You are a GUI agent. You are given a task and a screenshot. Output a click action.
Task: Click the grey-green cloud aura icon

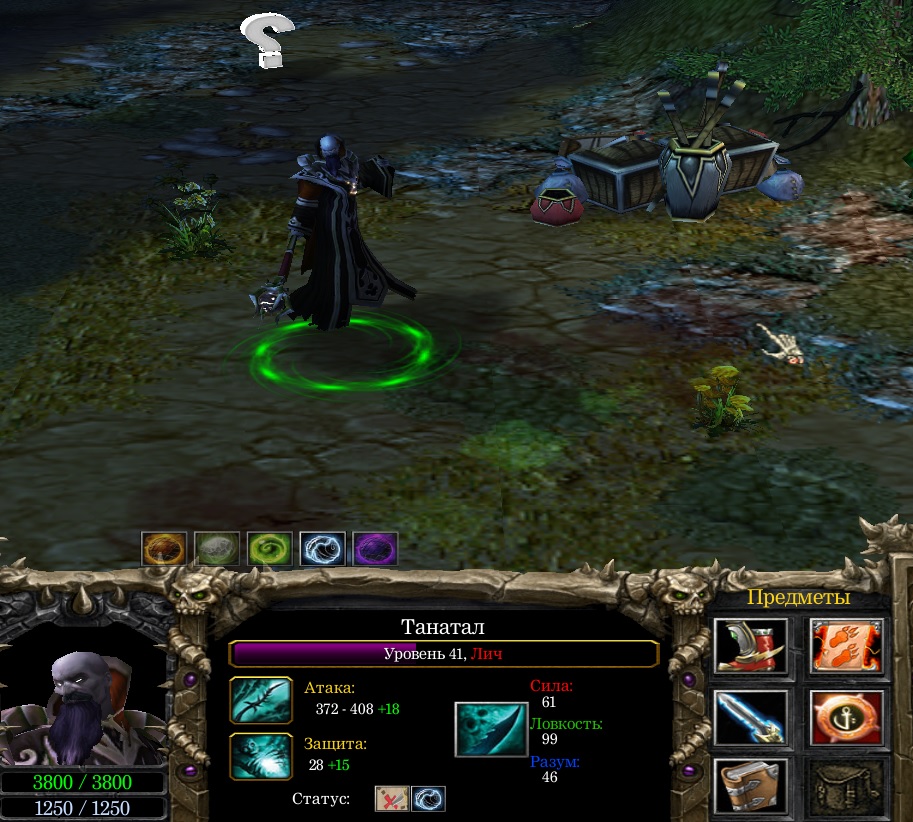tap(217, 549)
